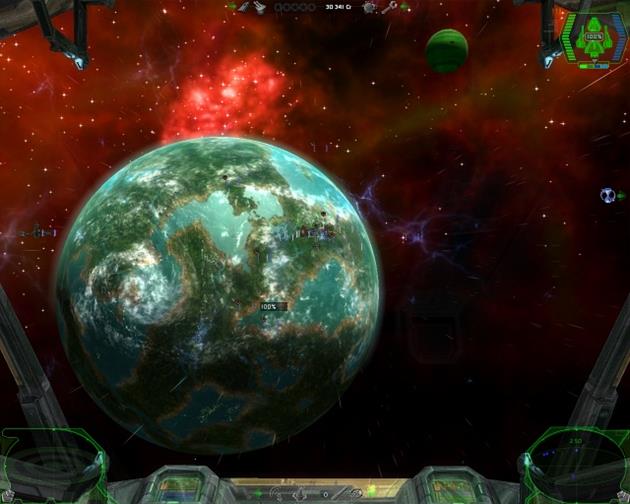630x504 pixels.
Task: Click the radar scope in the bottom-right corner
Action: click(x=572, y=463)
